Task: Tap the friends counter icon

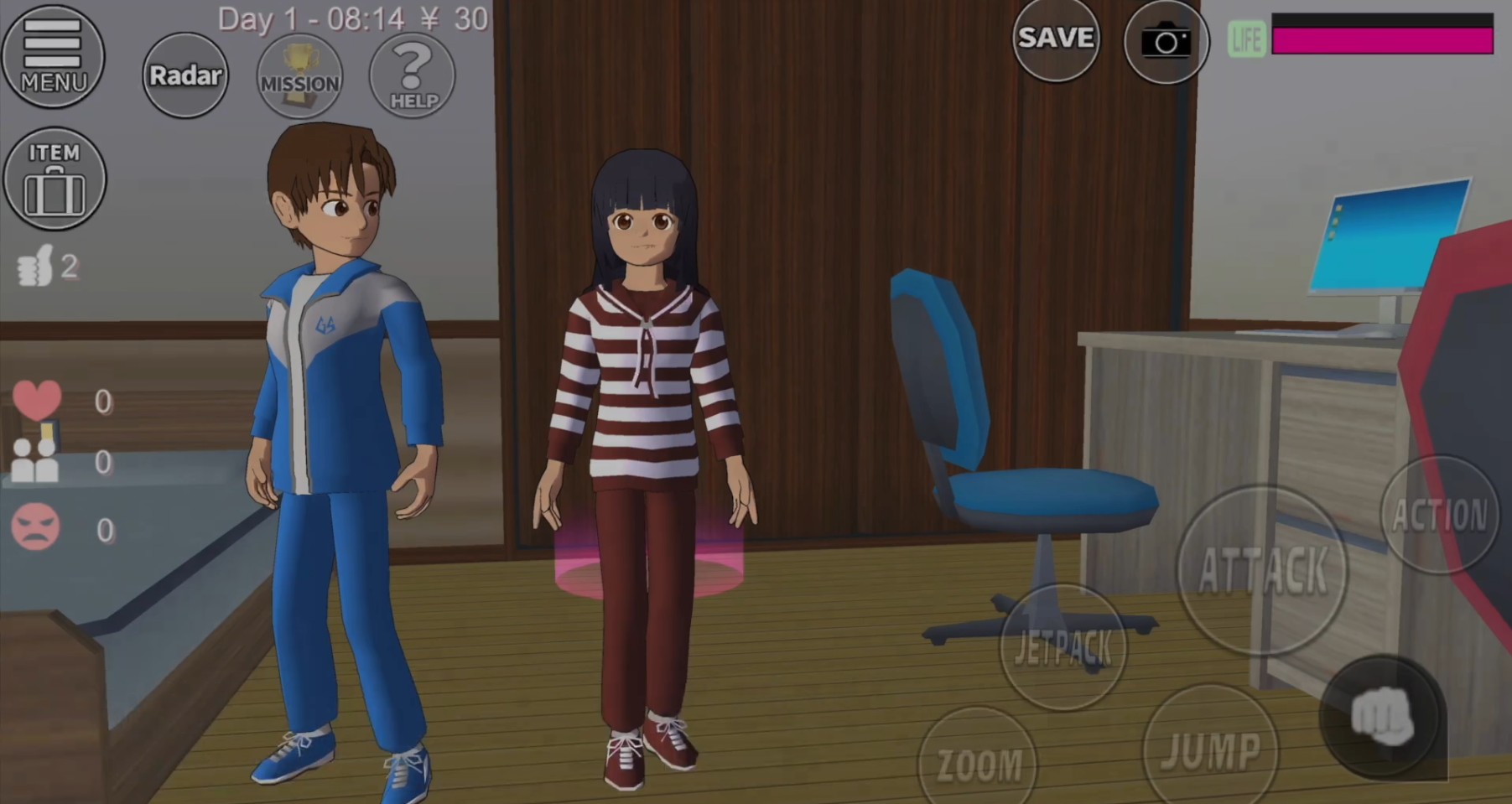Action: click(34, 462)
